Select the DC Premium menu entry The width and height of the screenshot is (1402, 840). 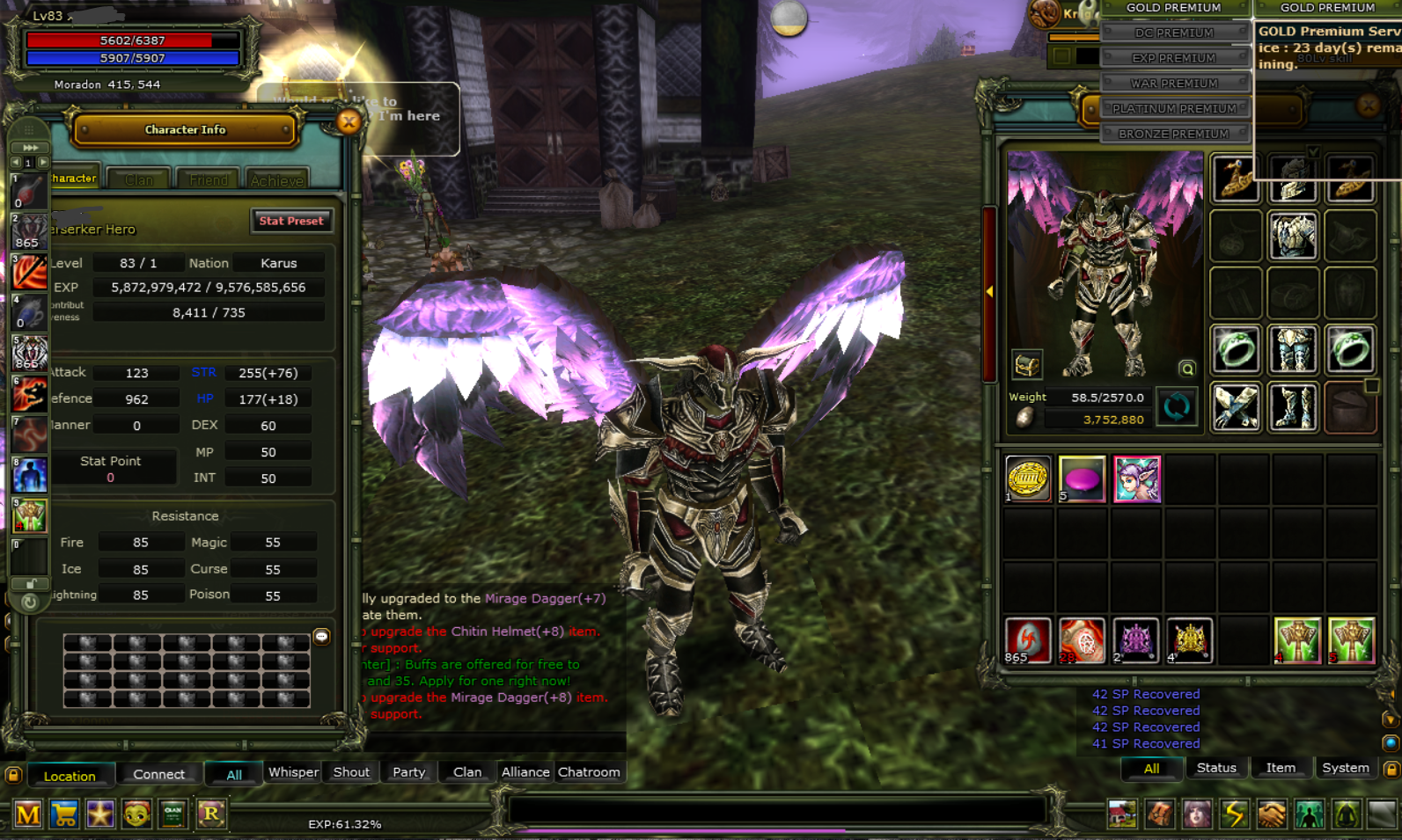pos(1174,33)
